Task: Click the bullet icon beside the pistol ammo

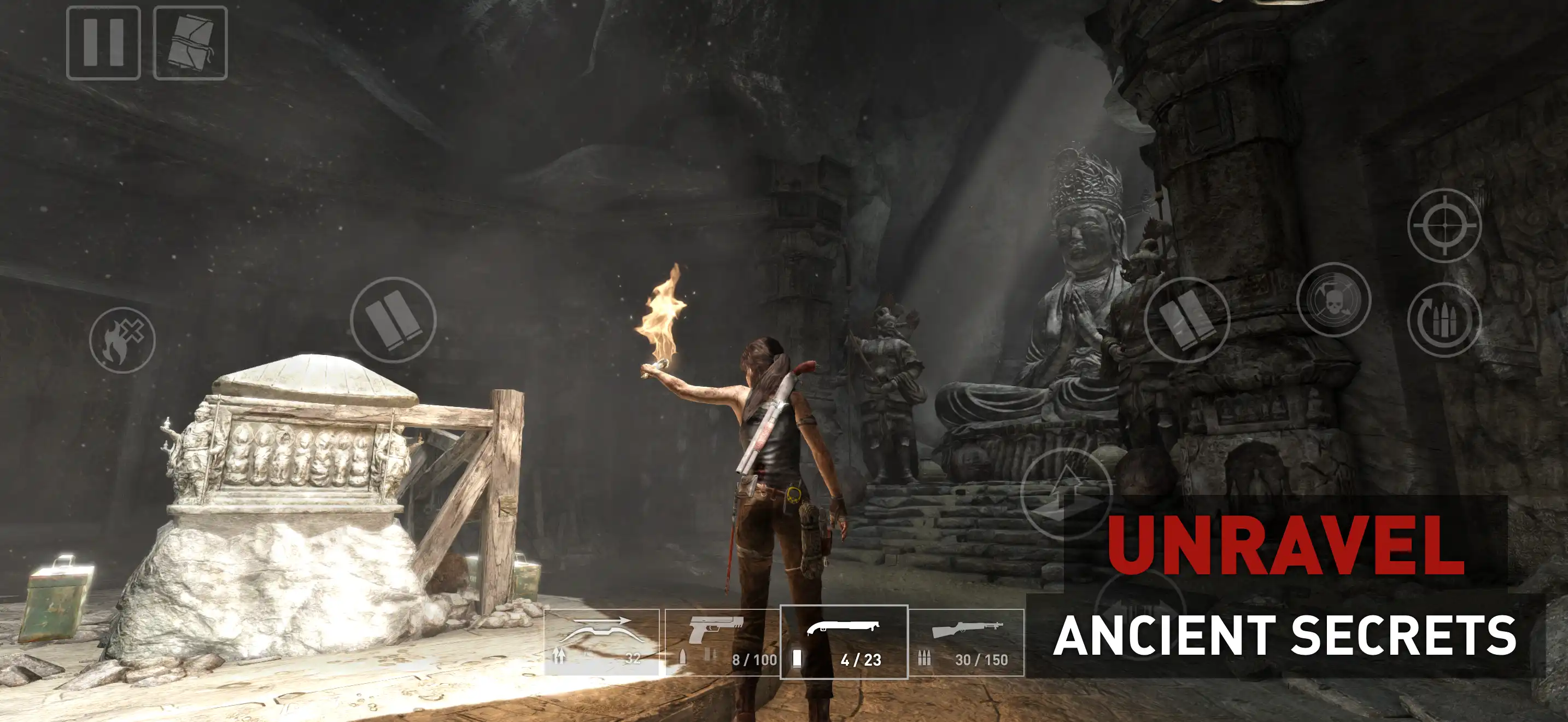Action: point(684,657)
